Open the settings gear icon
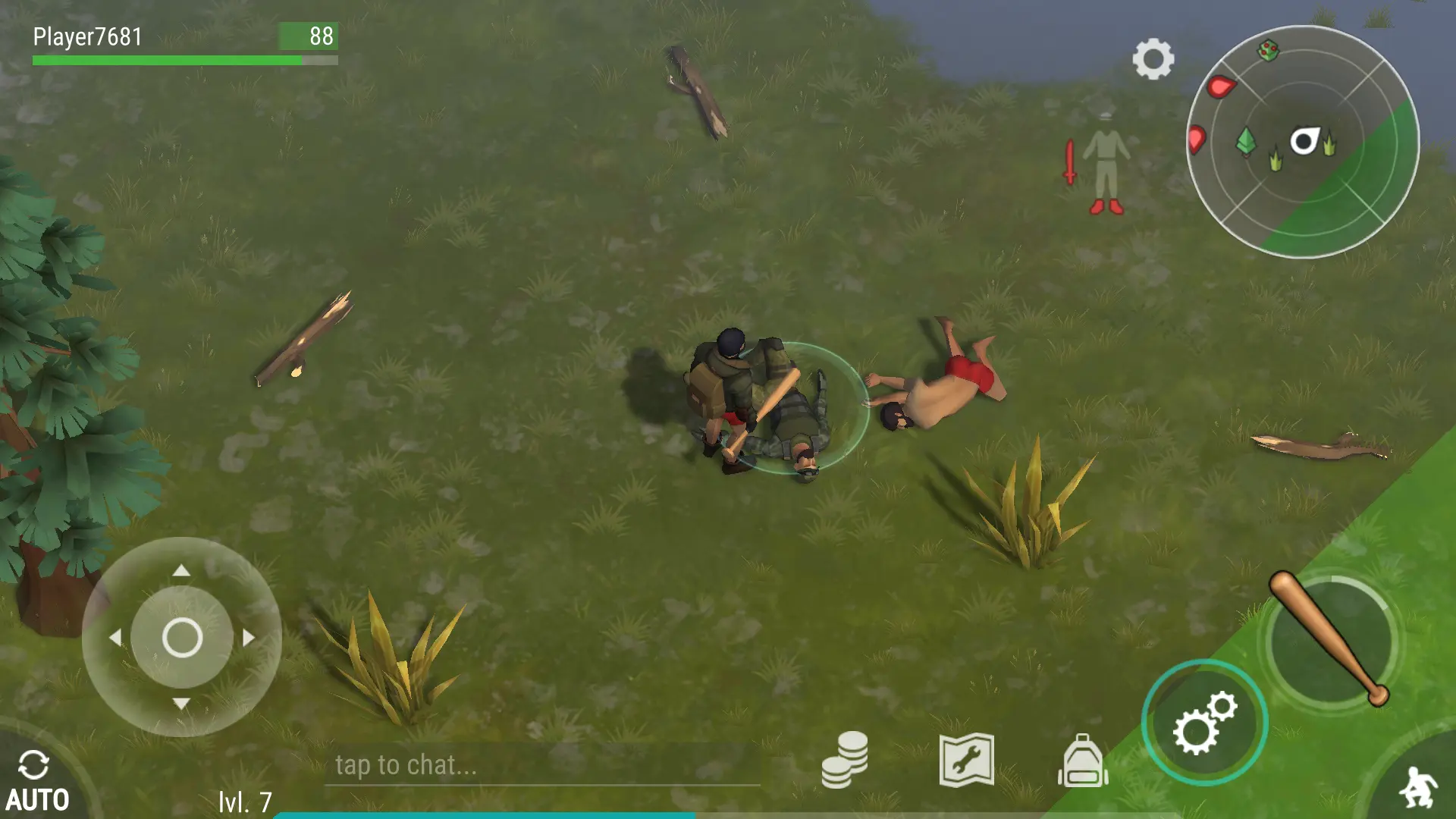The image size is (1456, 819). coord(1153,59)
